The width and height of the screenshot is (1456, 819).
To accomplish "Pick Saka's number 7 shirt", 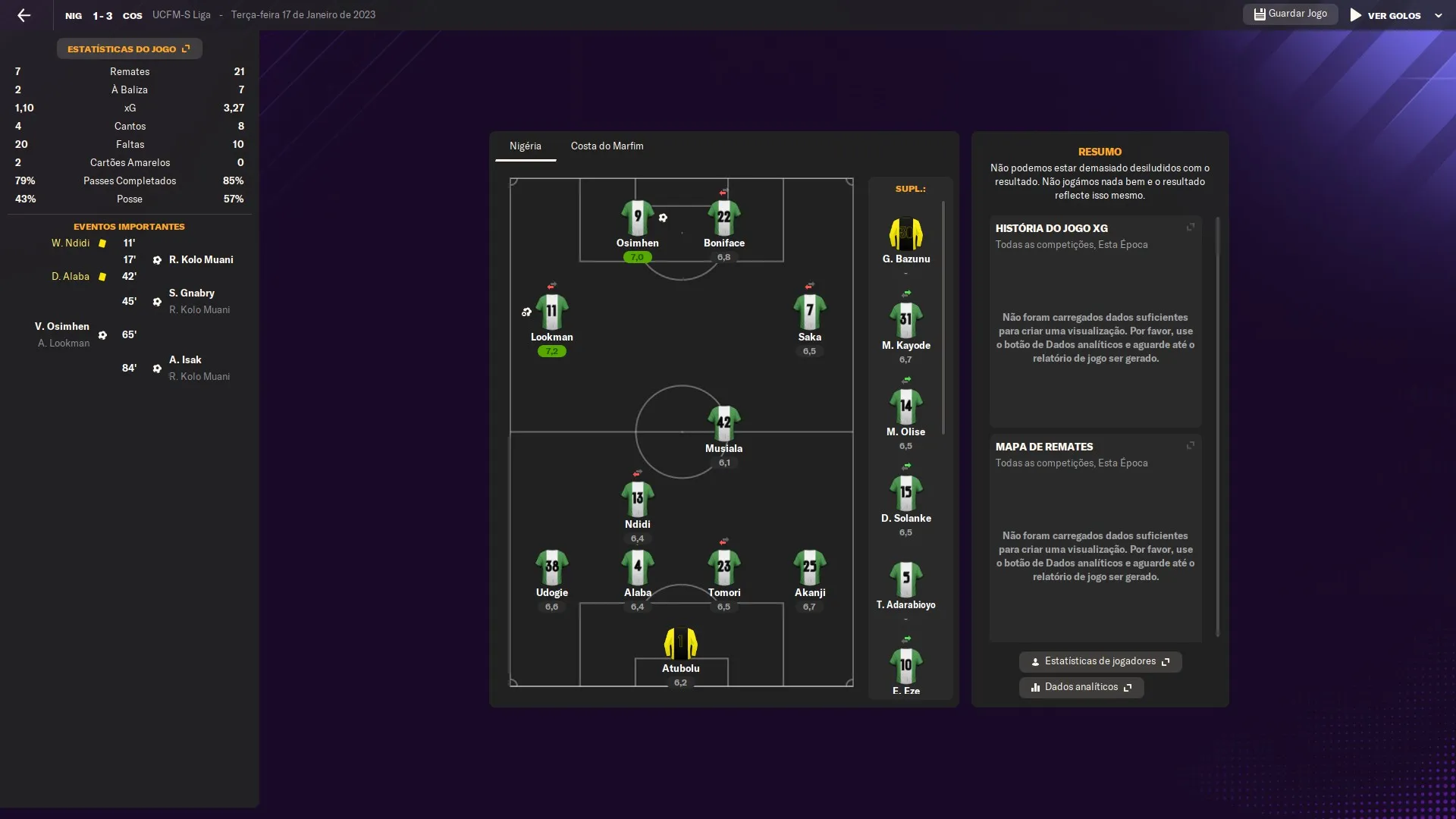I will 809,312.
